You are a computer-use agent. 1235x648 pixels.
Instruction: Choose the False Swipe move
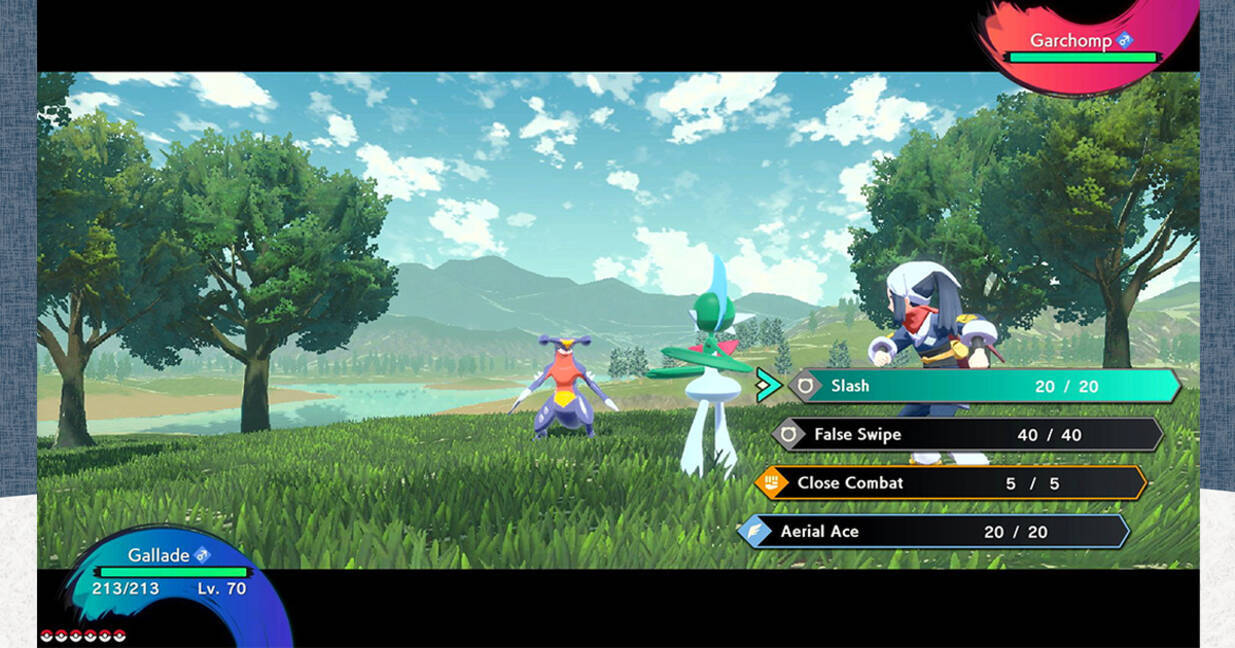click(967, 435)
